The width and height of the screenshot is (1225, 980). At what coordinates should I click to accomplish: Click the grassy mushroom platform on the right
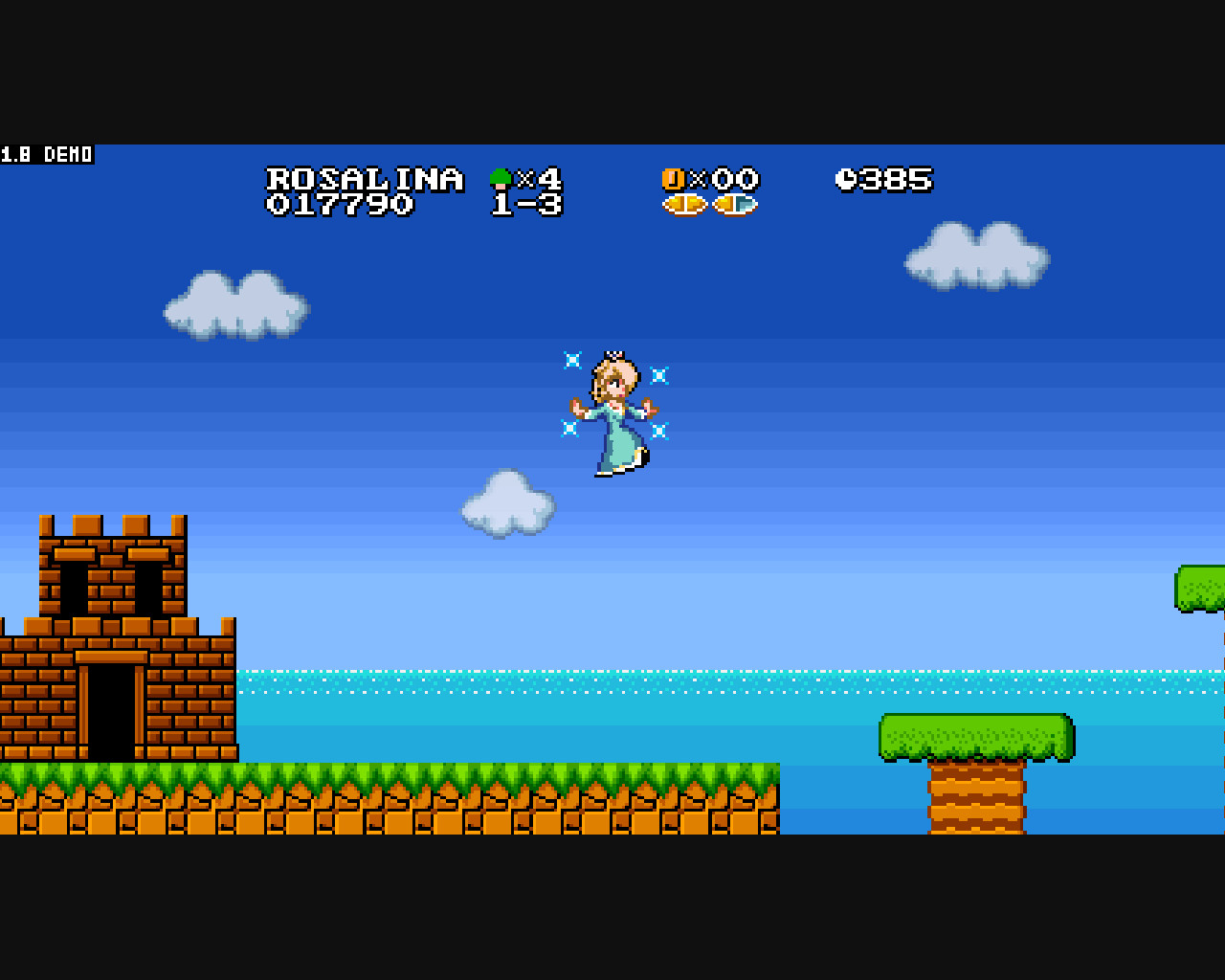[x=975, y=735]
